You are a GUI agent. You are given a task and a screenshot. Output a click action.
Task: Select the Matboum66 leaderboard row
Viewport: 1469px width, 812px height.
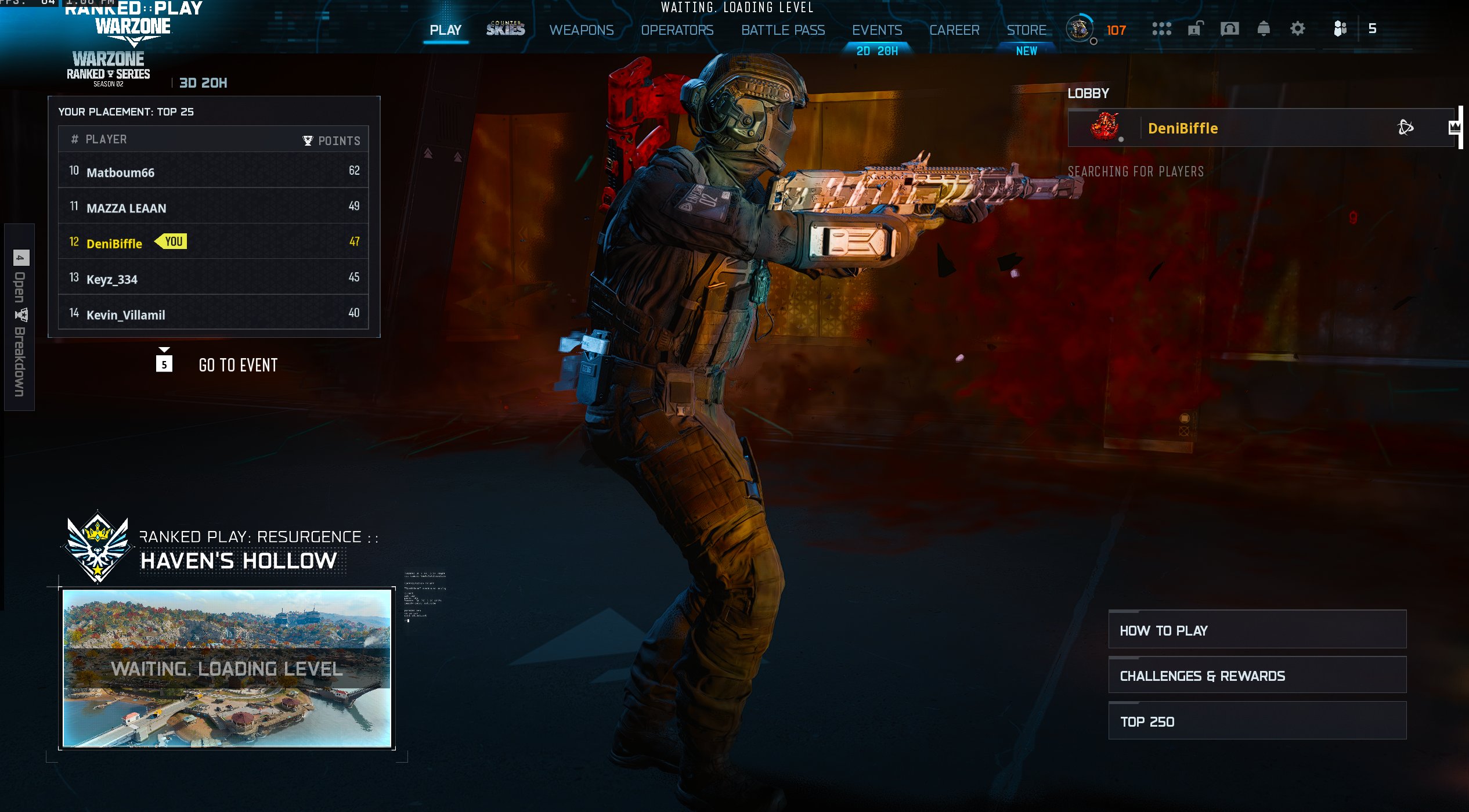click(213, 171)
